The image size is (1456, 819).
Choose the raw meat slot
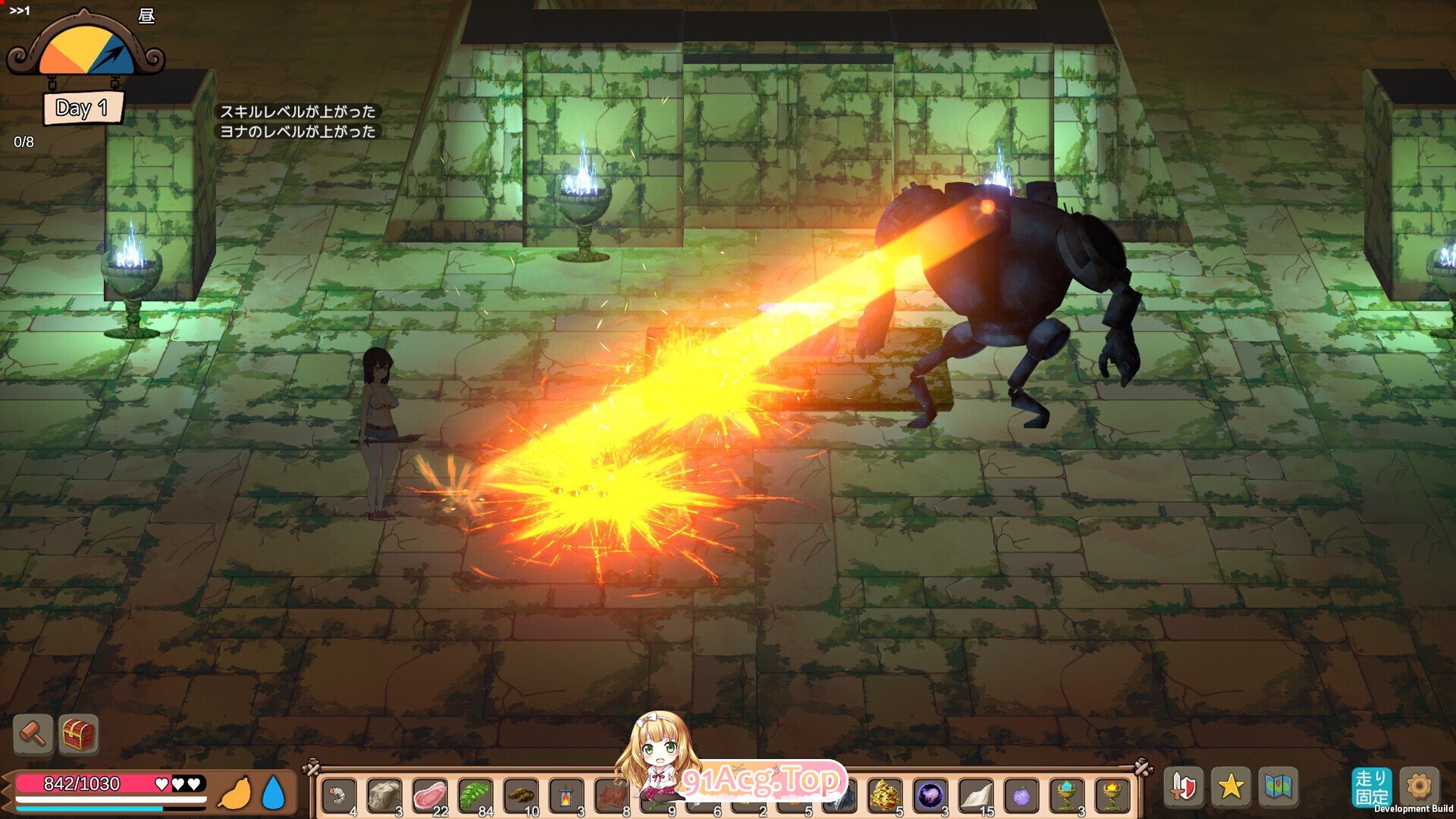[430, 796]
